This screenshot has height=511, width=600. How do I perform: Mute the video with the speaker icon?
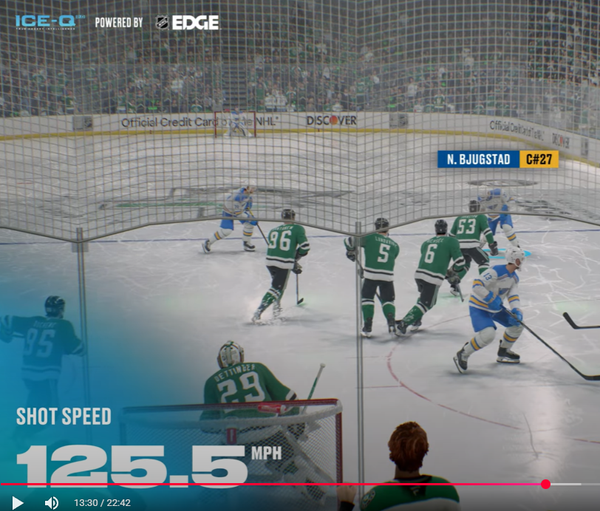51,502
